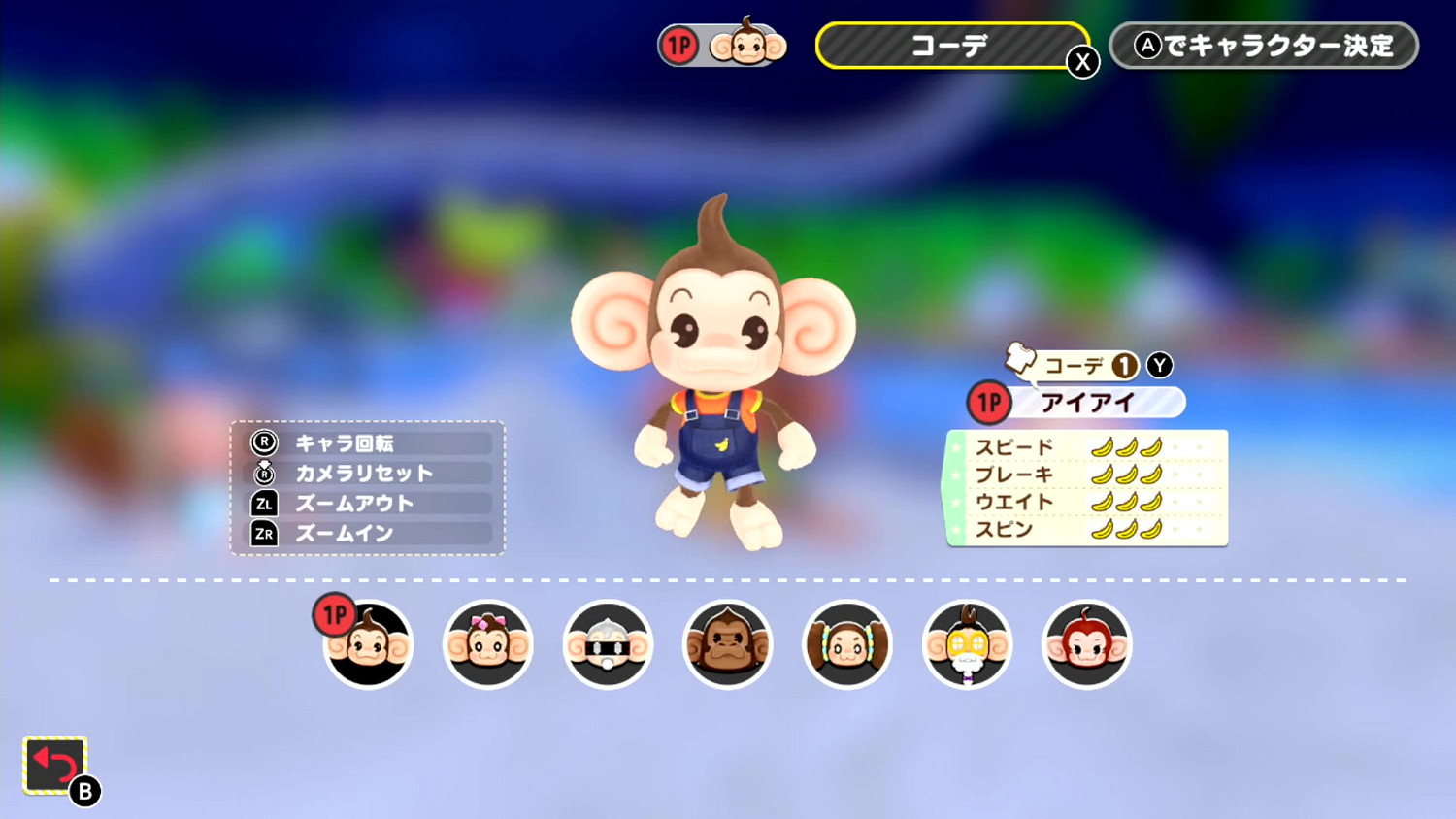Select the red monkey character portrait
The height and width of the screenshot is (819, 1456).
tap(1086, 643)
